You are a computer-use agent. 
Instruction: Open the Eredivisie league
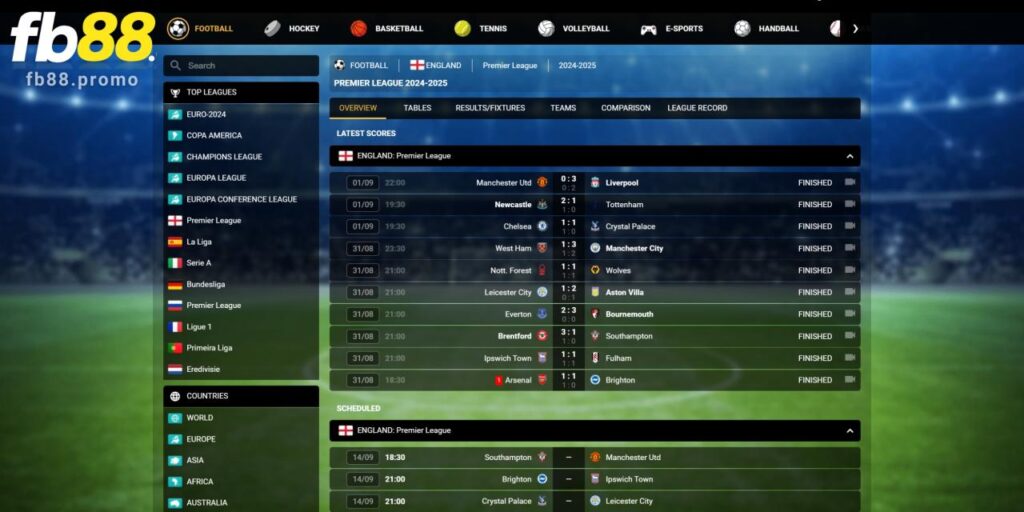coord(203,369)
